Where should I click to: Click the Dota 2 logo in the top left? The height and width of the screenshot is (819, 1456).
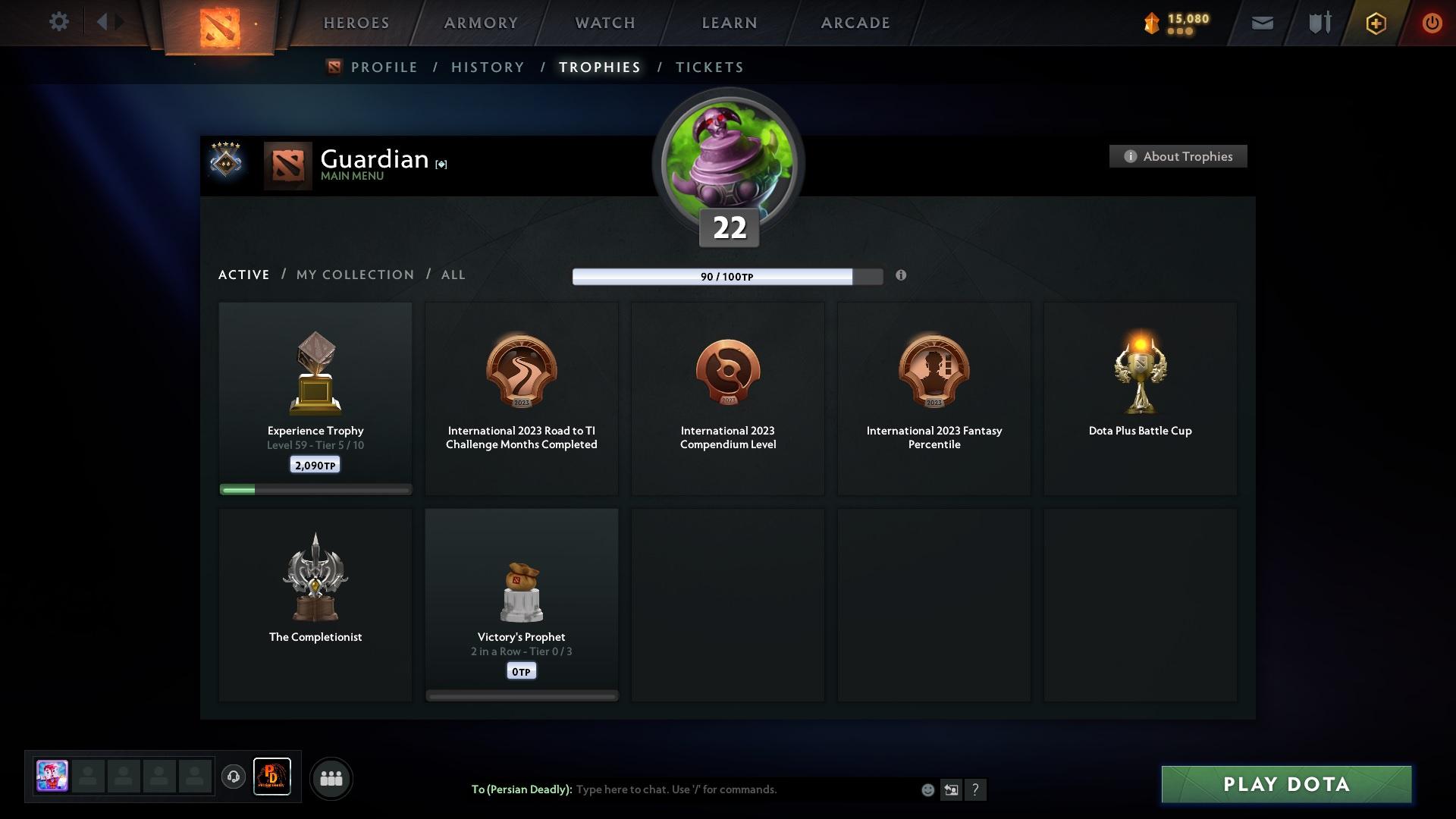click(x=220, y=28)
